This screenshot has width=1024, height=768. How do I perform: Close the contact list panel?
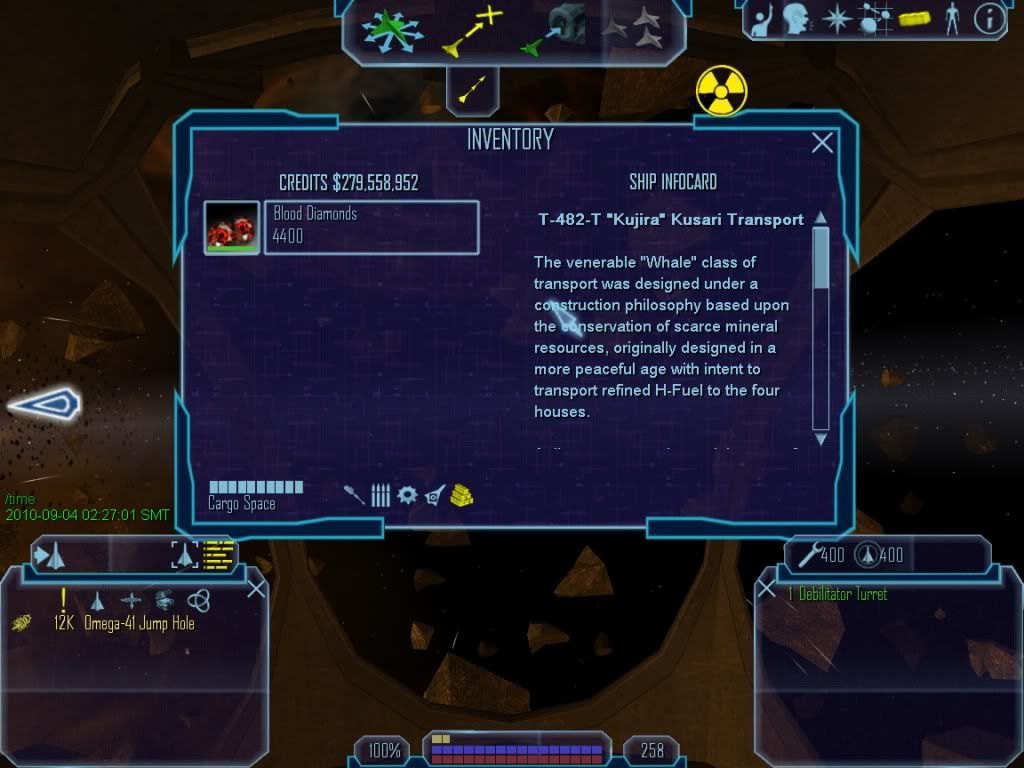click(x=256, y=588)
